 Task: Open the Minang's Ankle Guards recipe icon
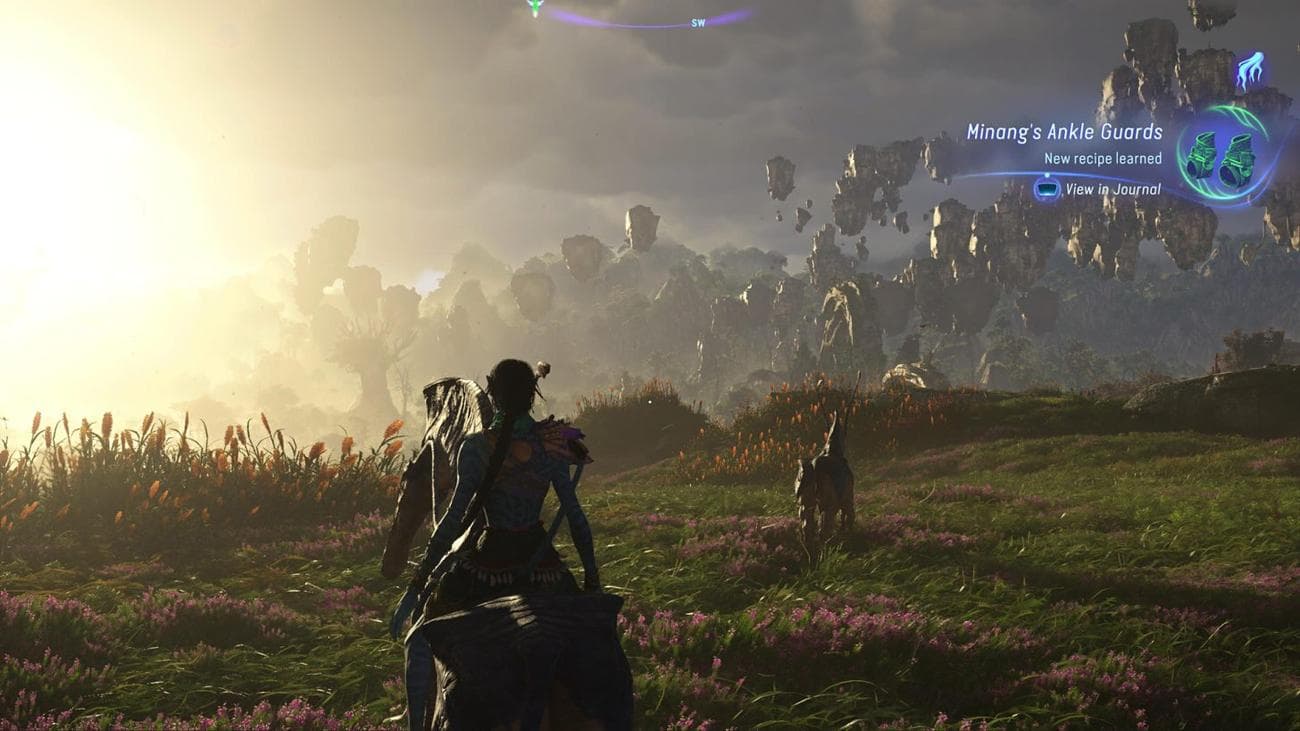[x=1221, y=157]
